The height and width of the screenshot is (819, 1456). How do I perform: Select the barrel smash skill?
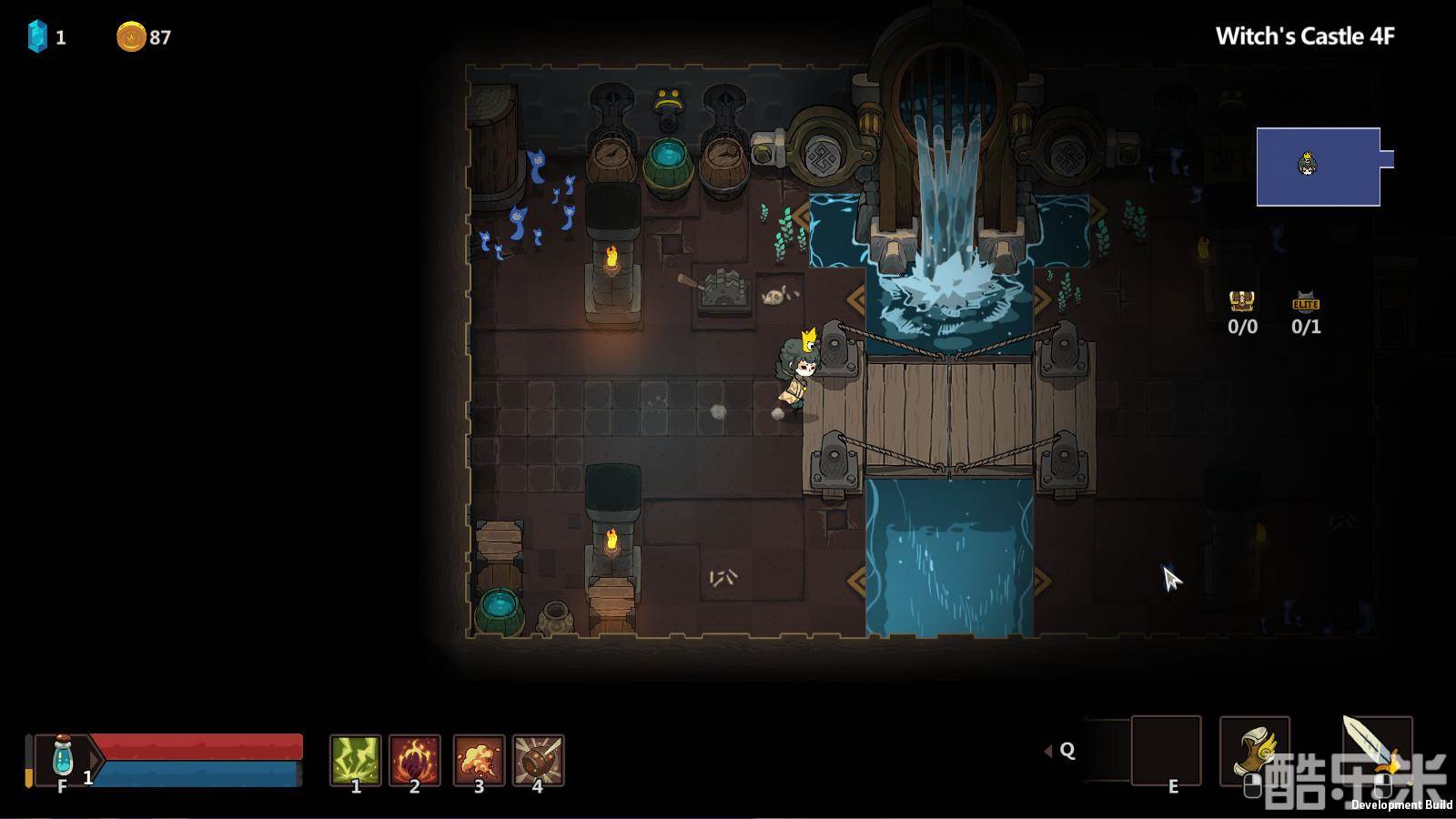click(x=539, y=760)
